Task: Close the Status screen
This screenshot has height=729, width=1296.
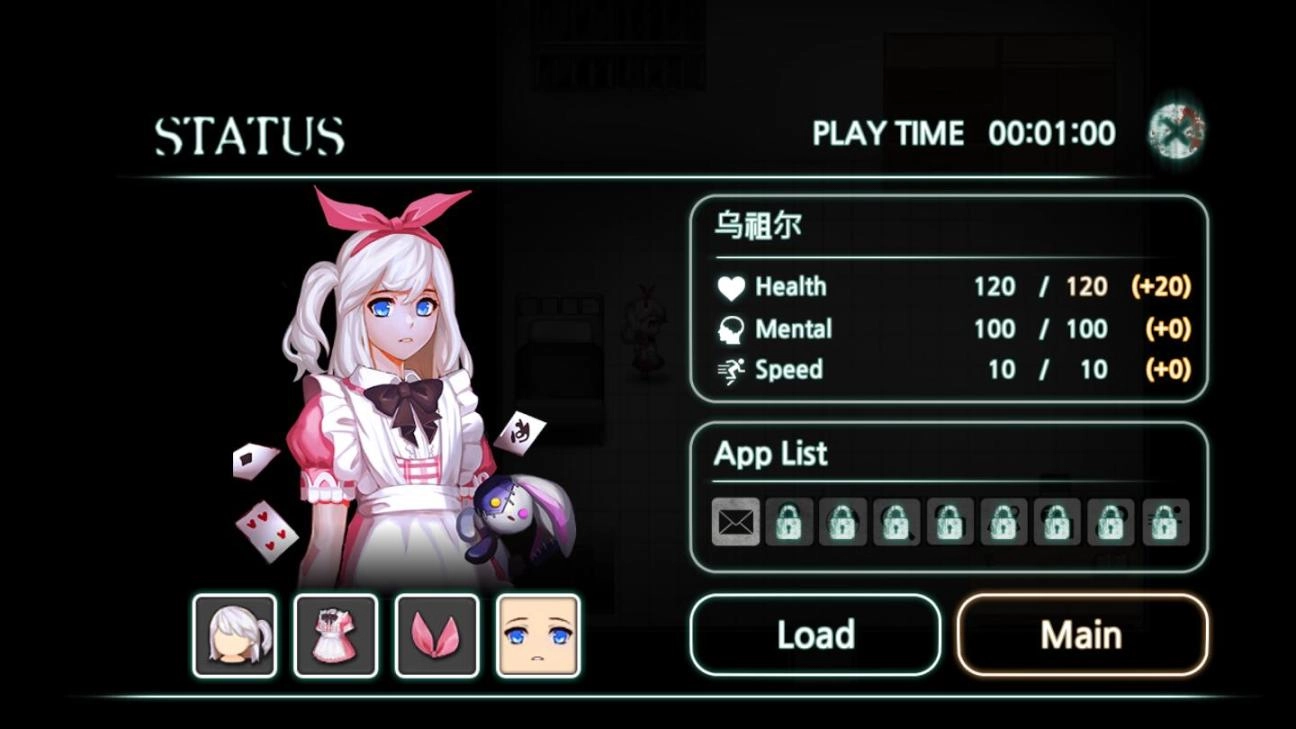Action: 1176,131
